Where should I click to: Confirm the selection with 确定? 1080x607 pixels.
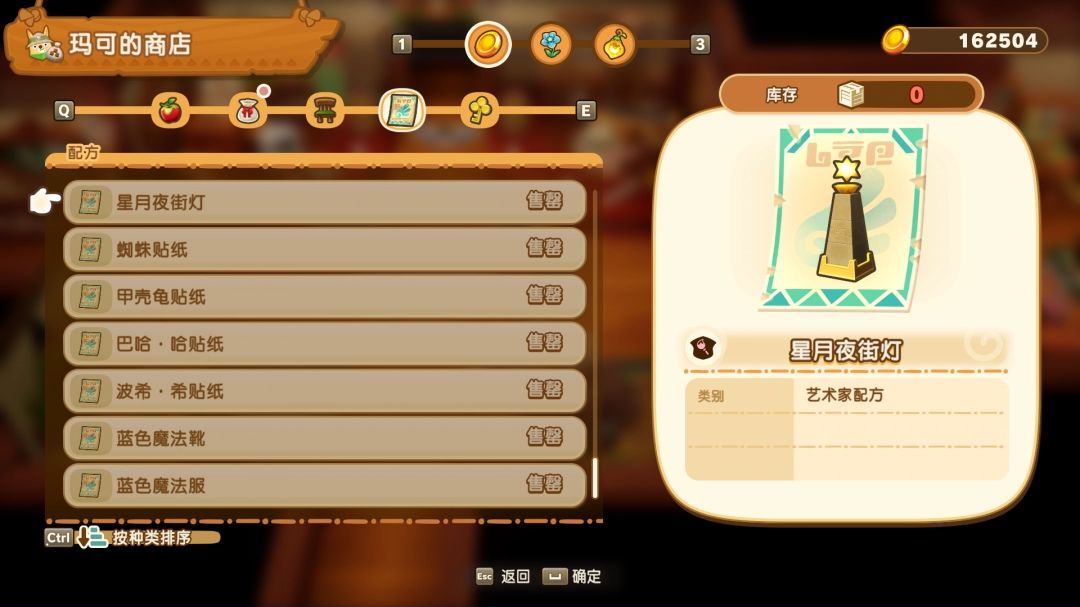tap(585, 576)
